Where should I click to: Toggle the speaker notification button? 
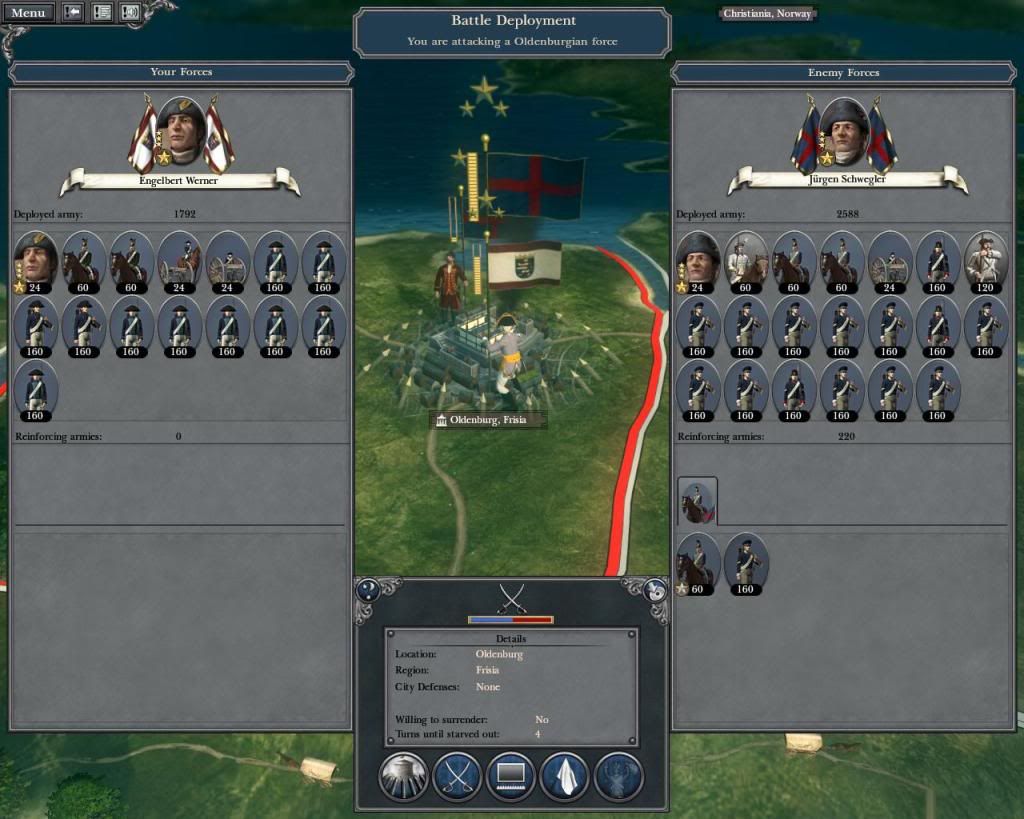(130, 13)
